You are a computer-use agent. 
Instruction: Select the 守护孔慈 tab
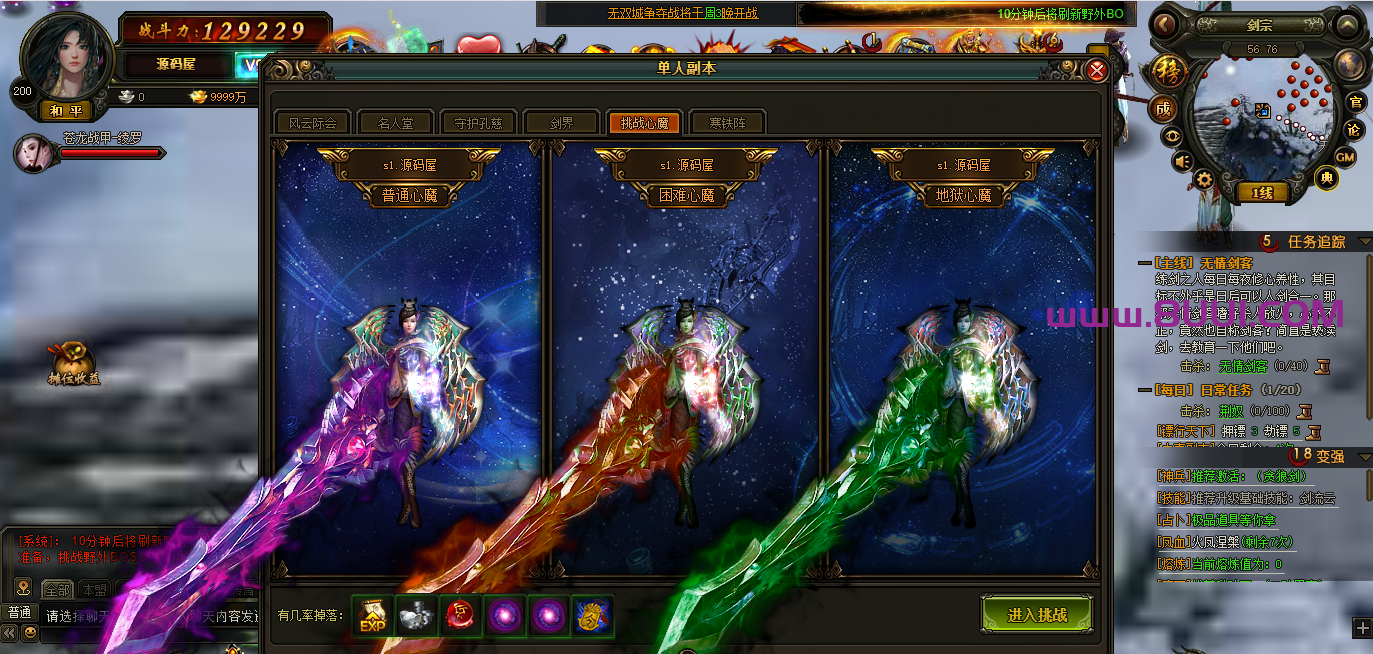point(478,123)
